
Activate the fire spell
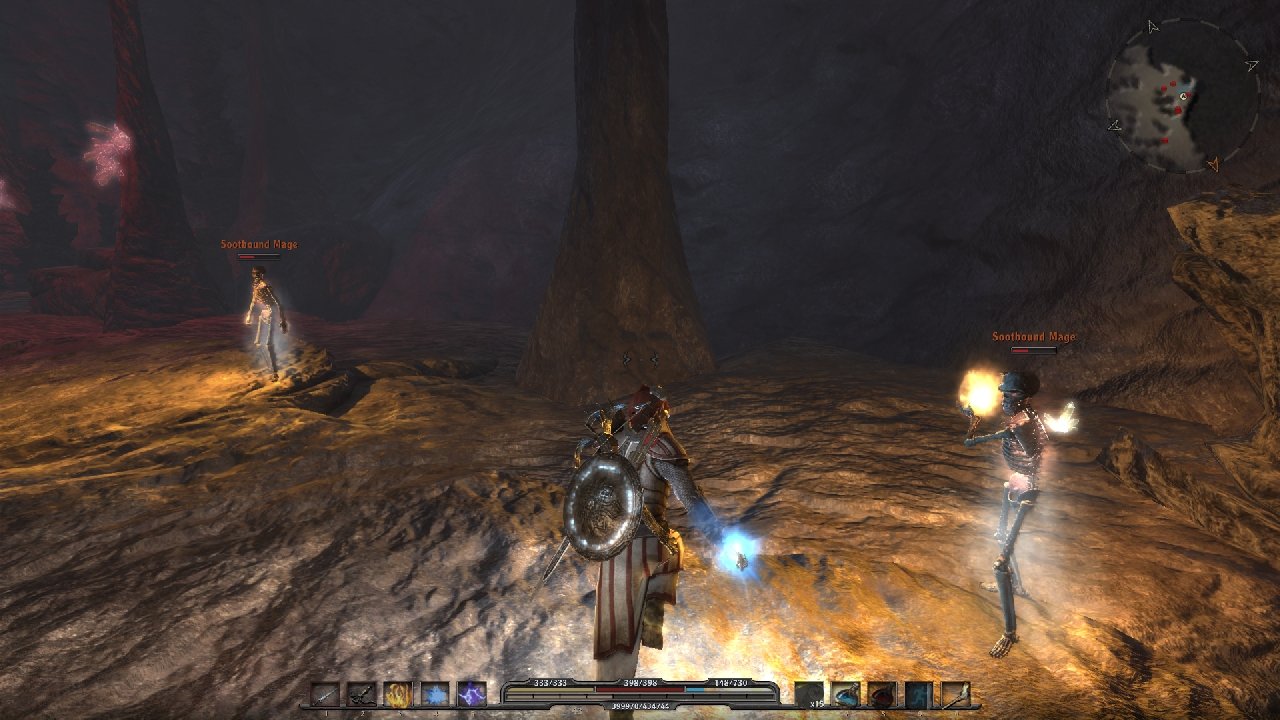[398, 694]
